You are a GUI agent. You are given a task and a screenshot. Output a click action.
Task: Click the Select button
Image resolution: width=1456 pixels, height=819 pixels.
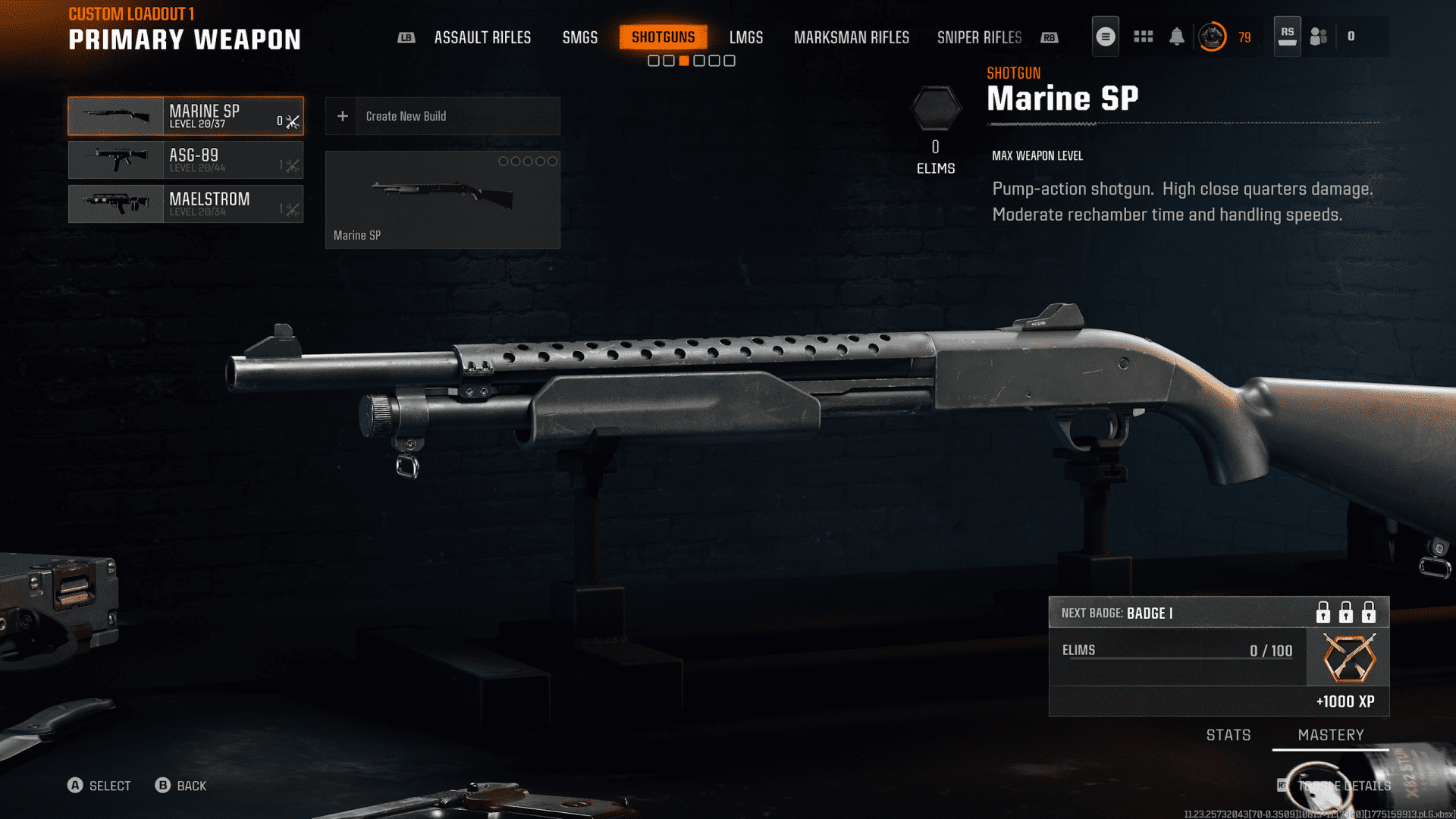pyautogui.click(x=99, y=786)
